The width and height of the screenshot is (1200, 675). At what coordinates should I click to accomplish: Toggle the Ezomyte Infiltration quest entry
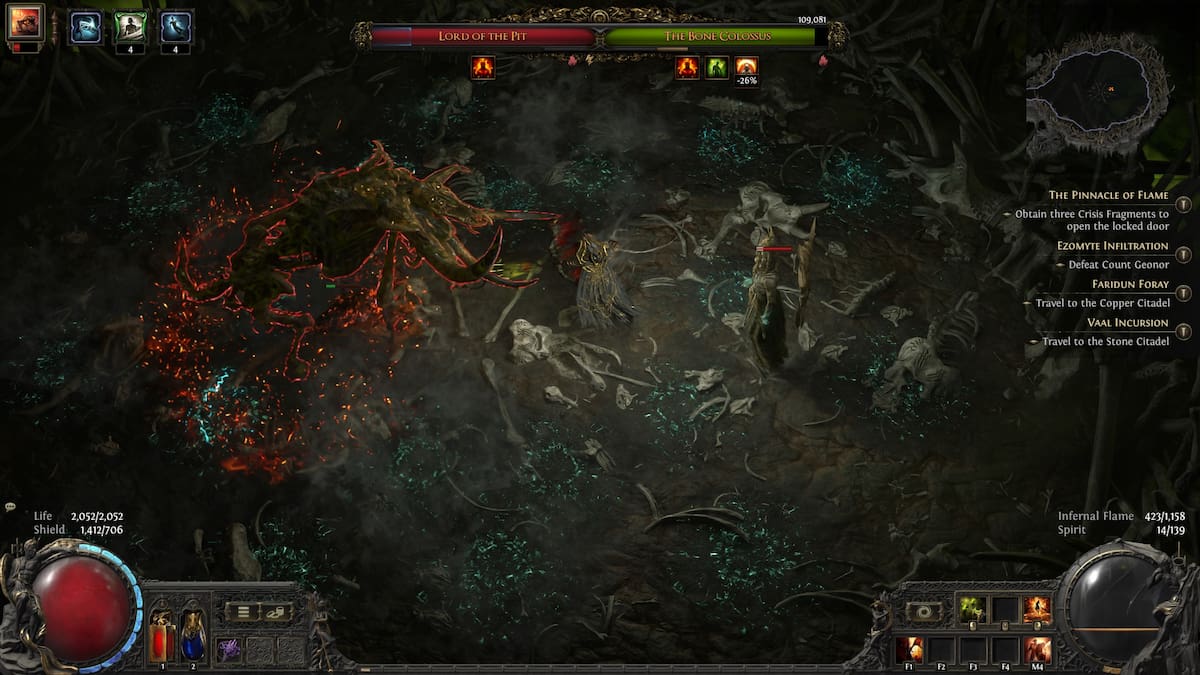(x=1183, y=254)
